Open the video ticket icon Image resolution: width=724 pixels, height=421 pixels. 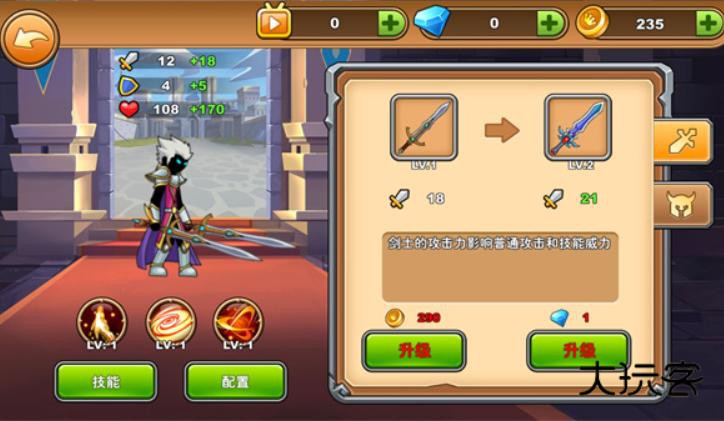273,22
